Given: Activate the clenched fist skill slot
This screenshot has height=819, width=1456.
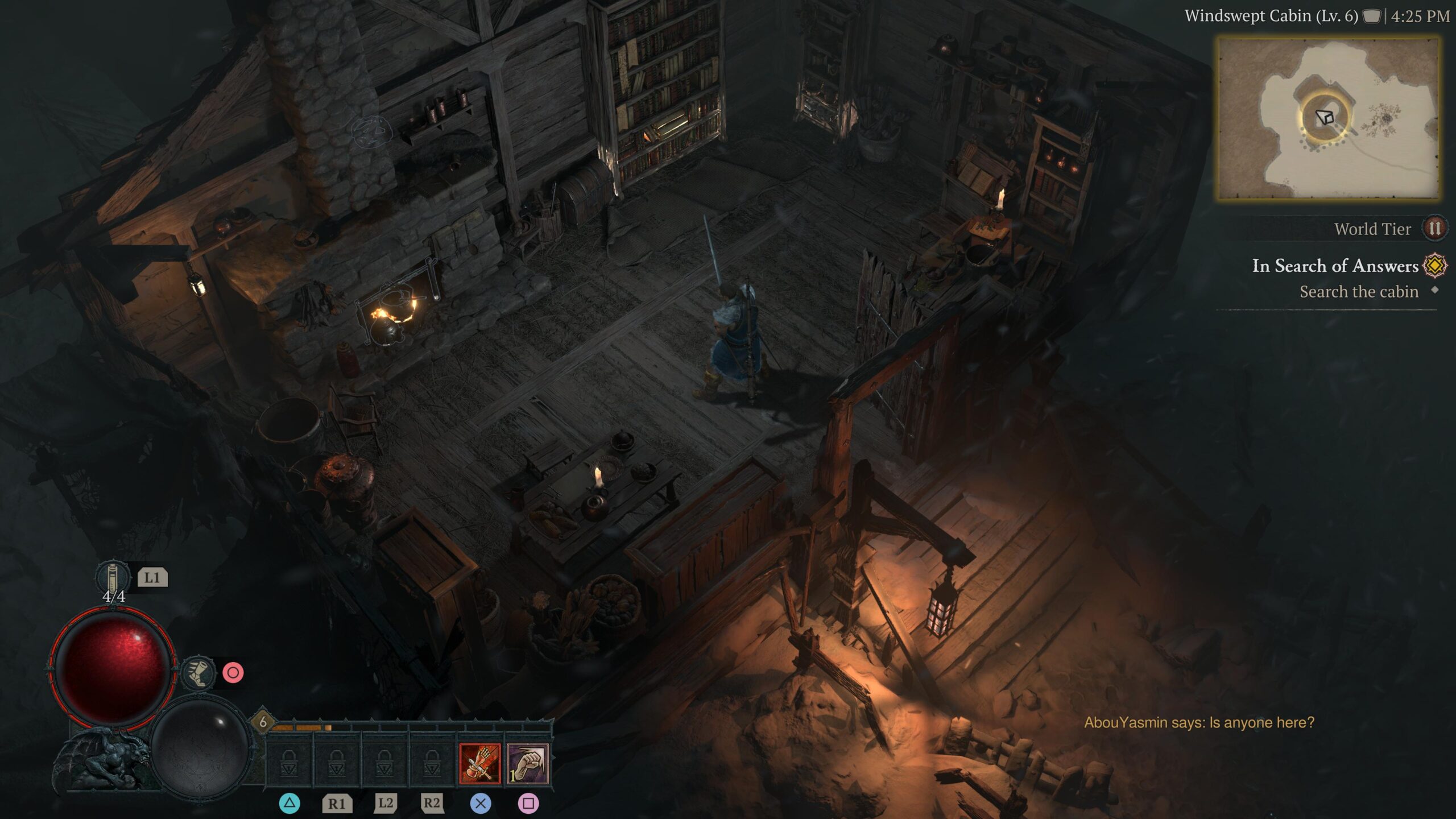Looking at the screenshot, I should coord(527,763).
